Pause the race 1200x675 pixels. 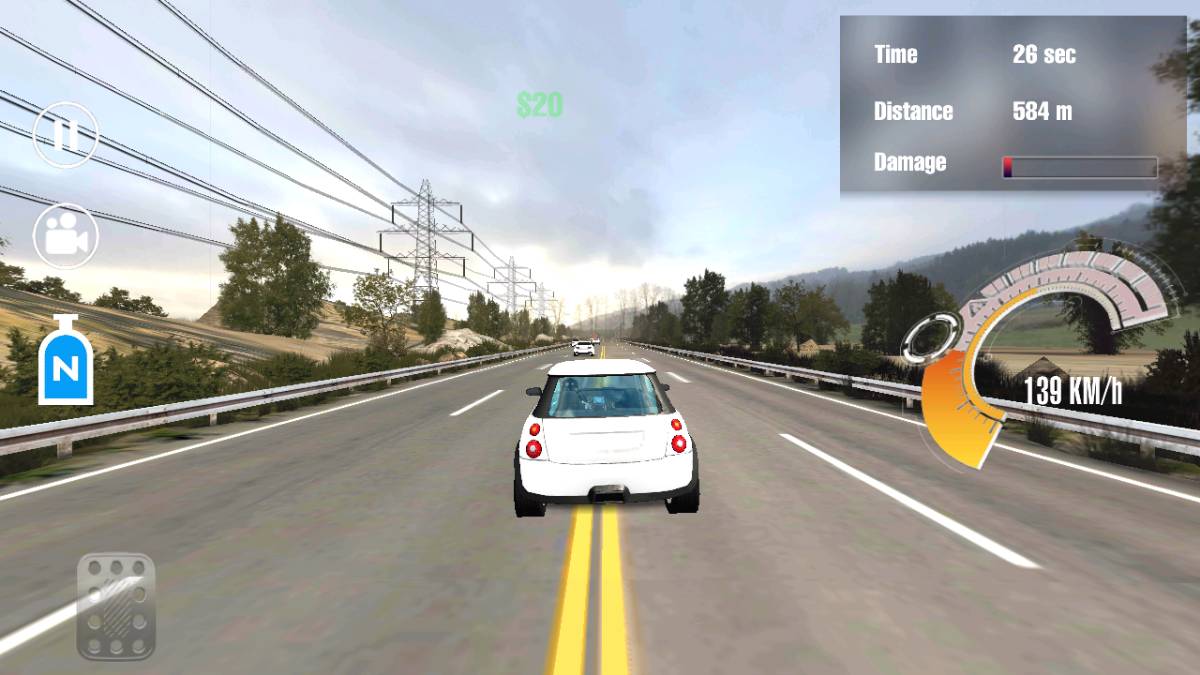click(x=66, y=135)
